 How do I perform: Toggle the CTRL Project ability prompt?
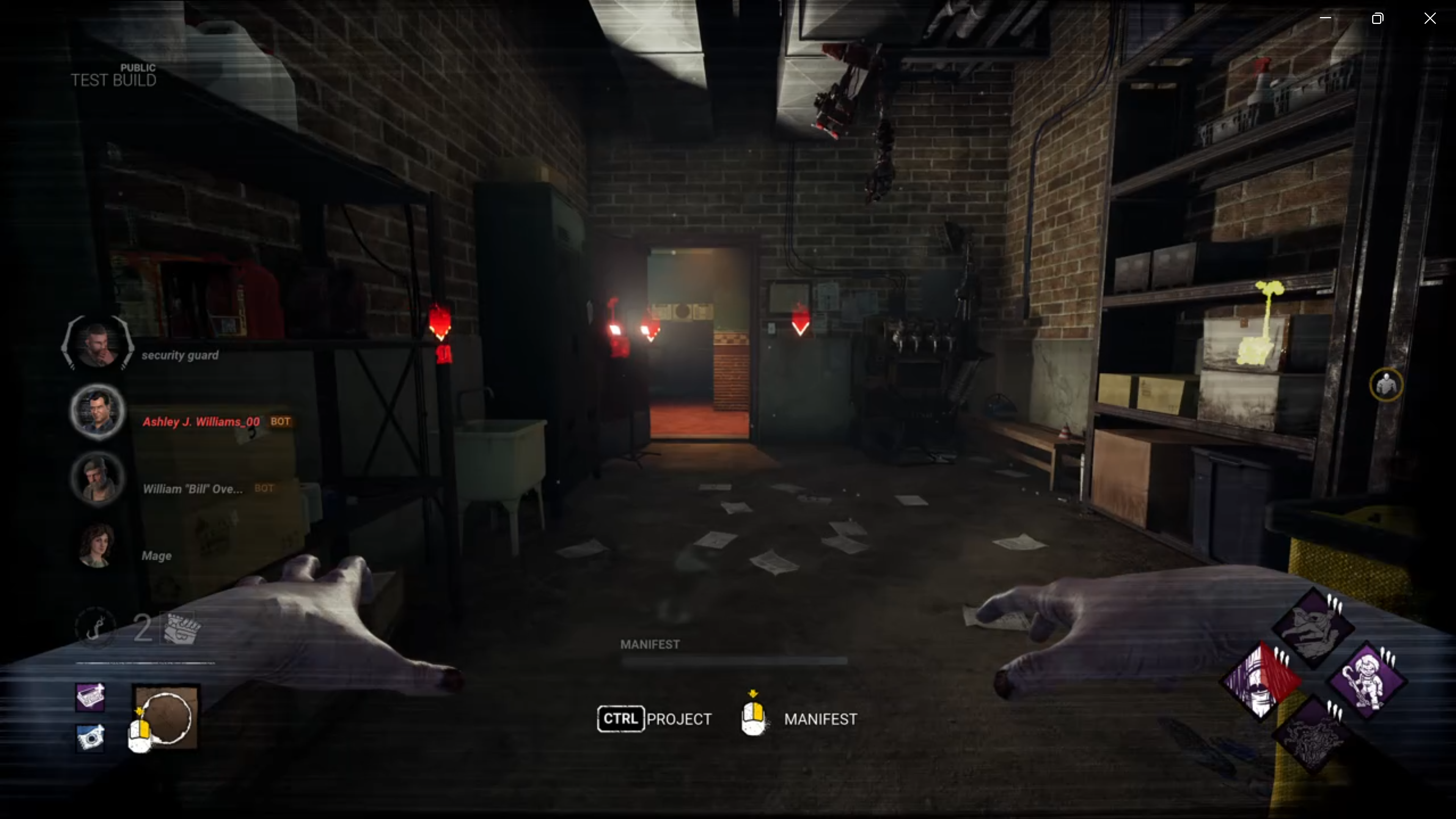655,719
